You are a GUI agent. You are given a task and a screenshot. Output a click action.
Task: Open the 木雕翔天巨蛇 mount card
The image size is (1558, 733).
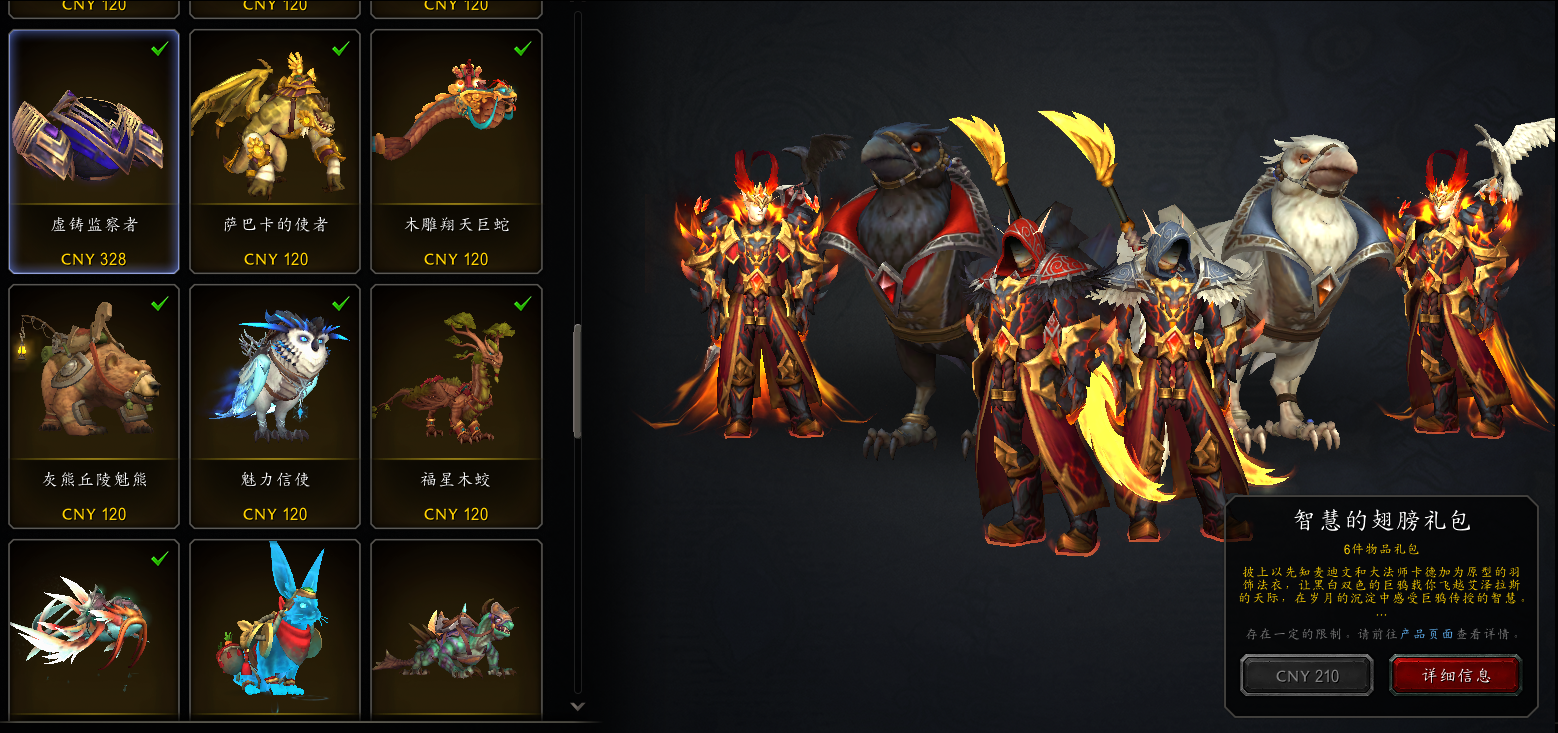click(x=456, y=151)
